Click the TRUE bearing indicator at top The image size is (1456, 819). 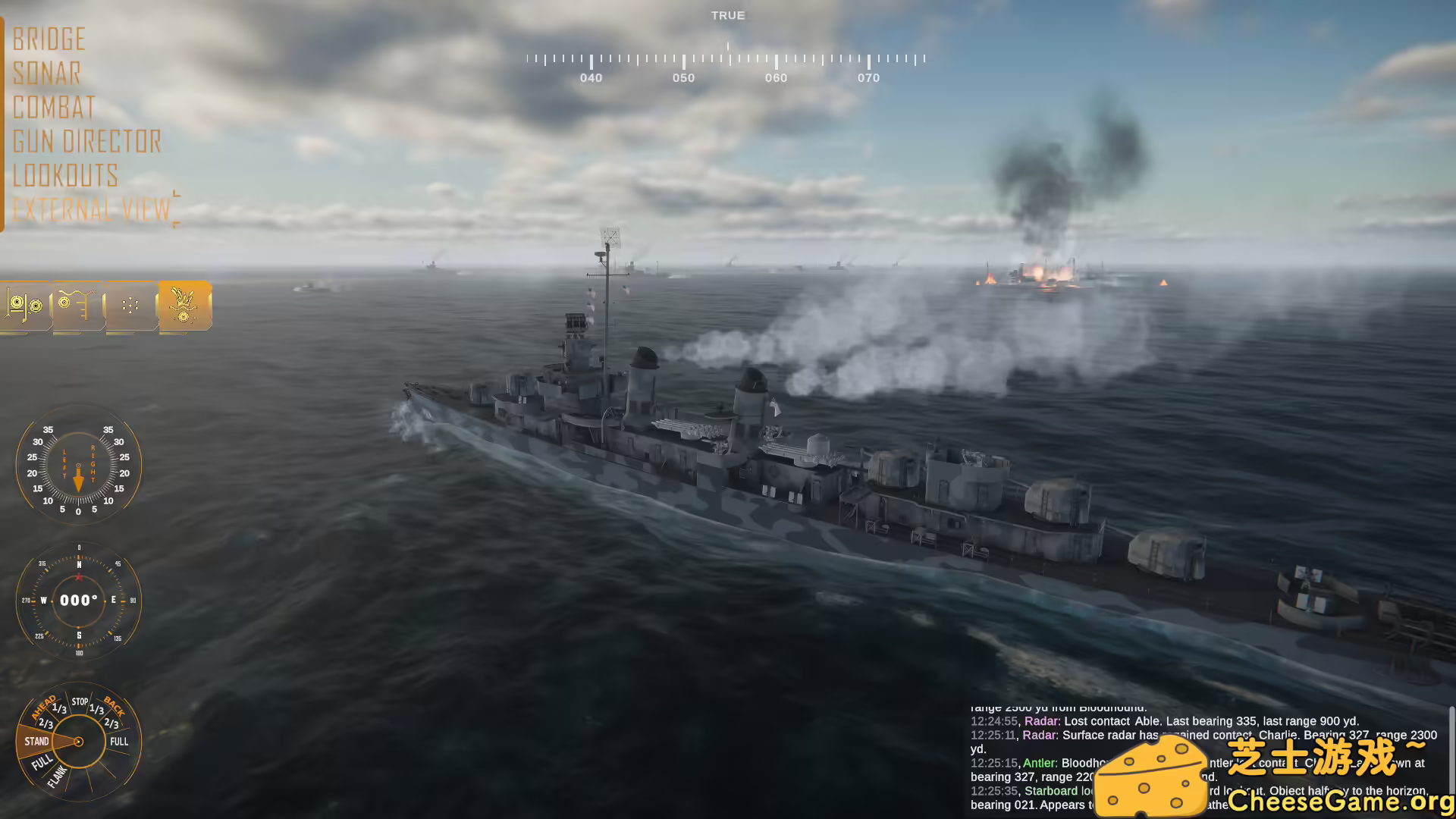click(x=727, y=15)
